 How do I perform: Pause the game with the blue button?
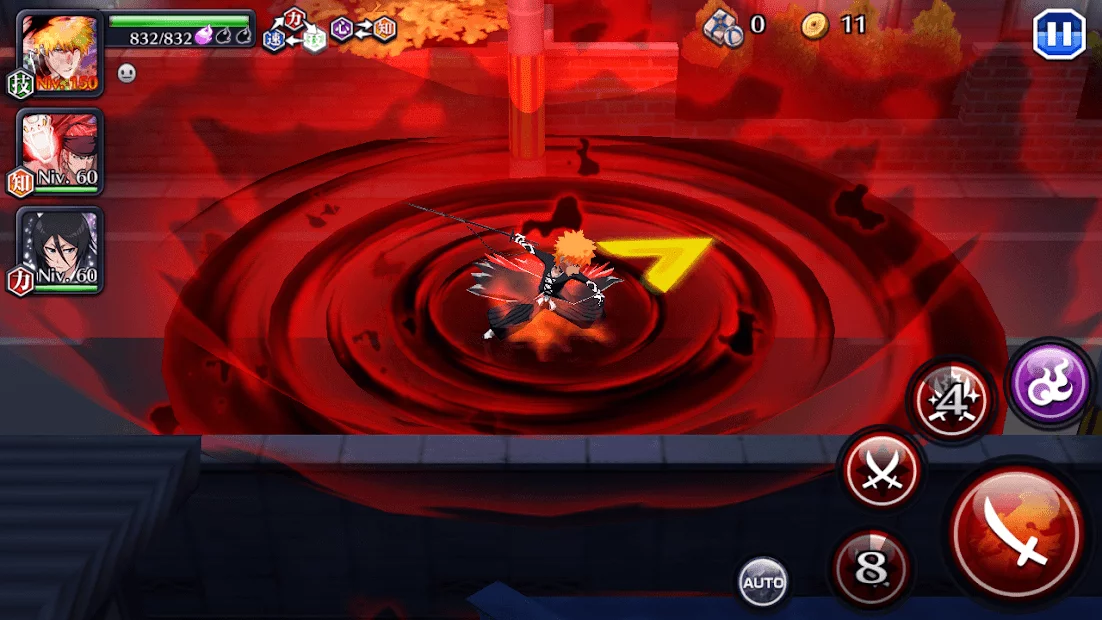point(1058,34)
